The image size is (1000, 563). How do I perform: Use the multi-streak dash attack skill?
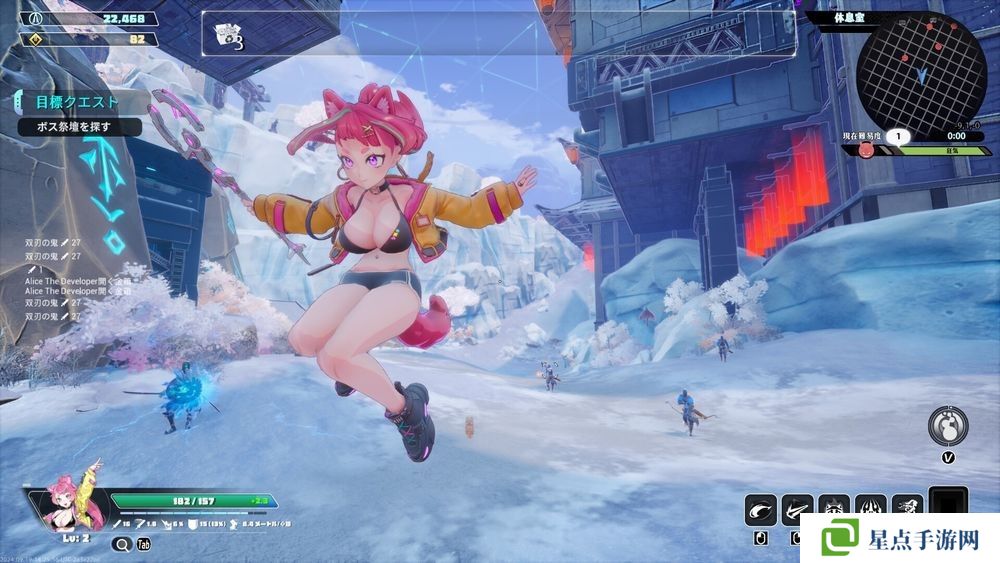[x=797, y=510]
